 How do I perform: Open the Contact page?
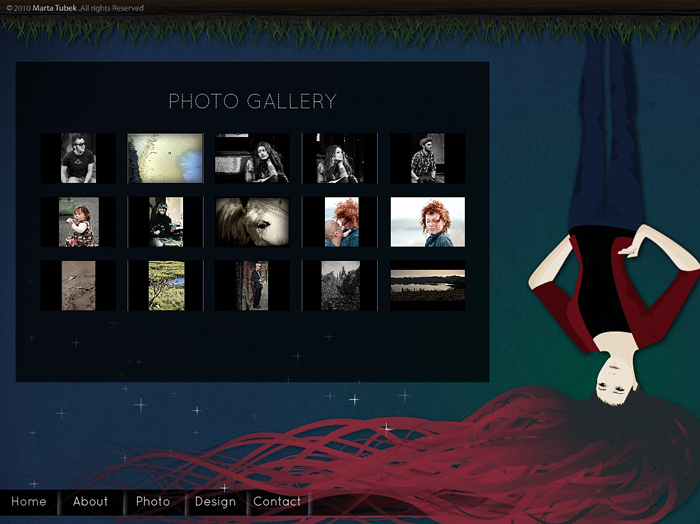[277, 502]
